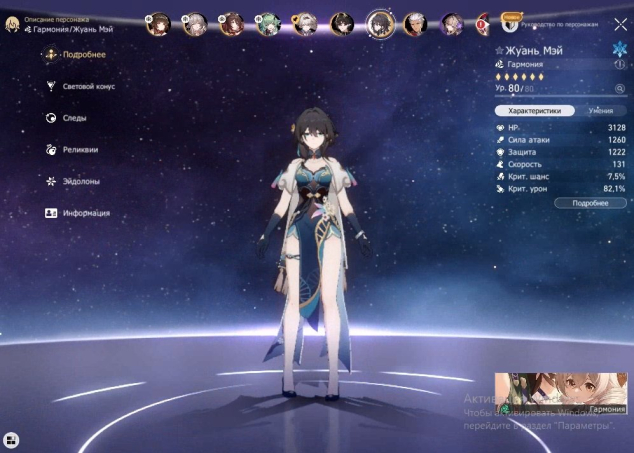Open the Эйдолоны menu entry

tap(80, 181)
